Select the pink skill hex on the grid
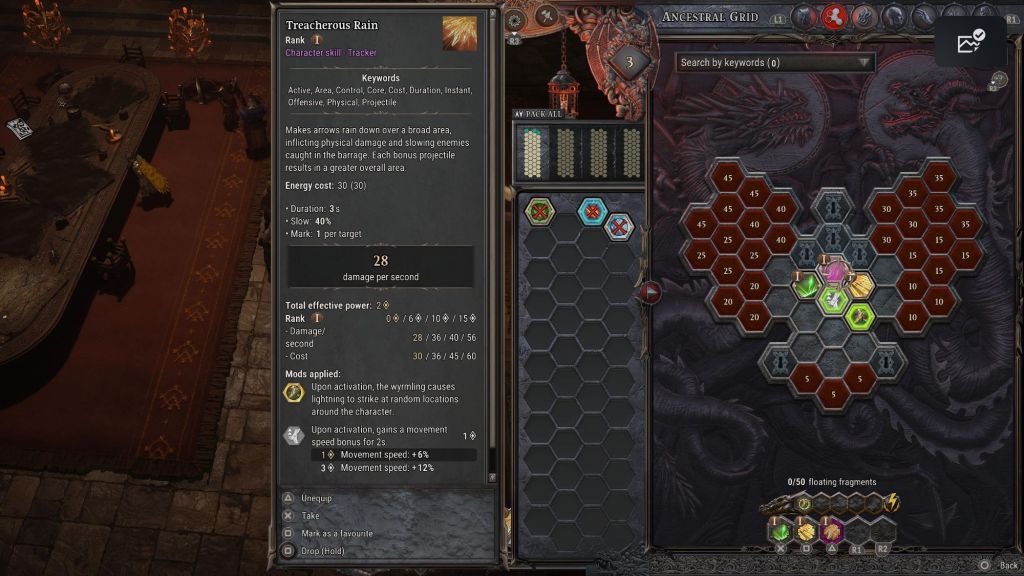This screenshot has height=576, width=1024. click(x=834, y=271)
